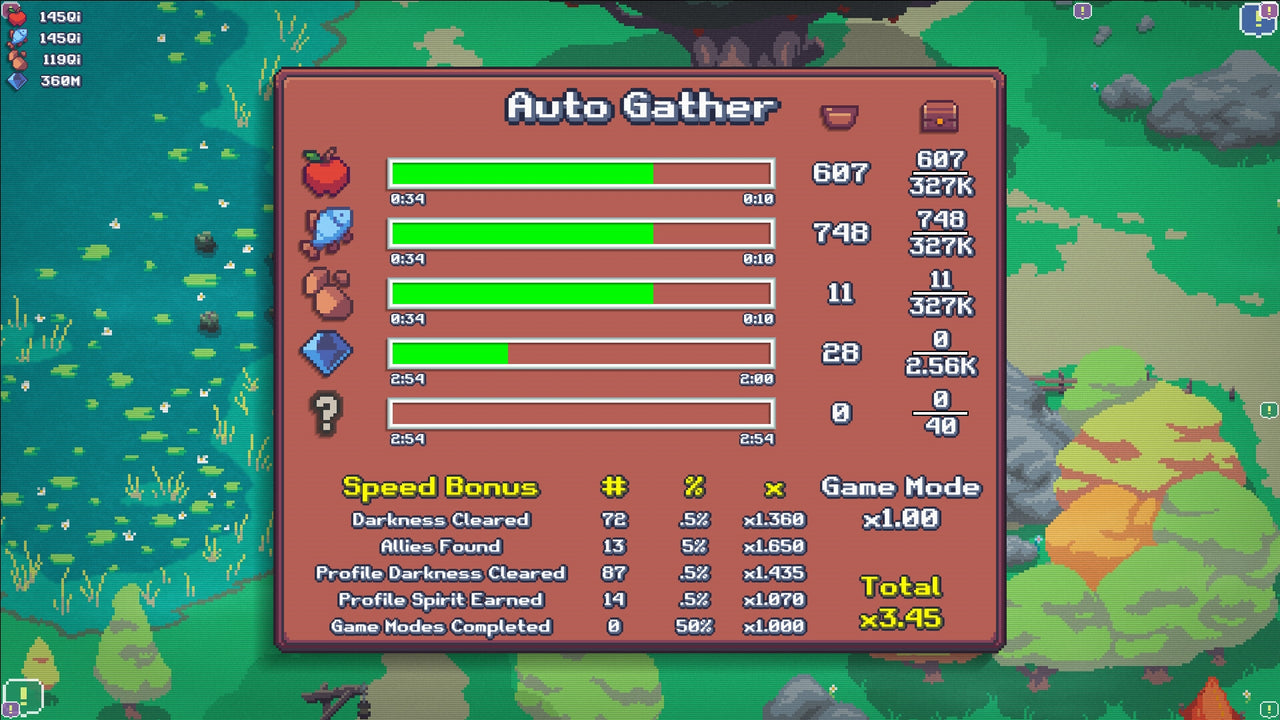Viewport: 1280px width, 720px height.
Task: Click the Game Mode x1.00 value
Action: (x=901, y=520)
